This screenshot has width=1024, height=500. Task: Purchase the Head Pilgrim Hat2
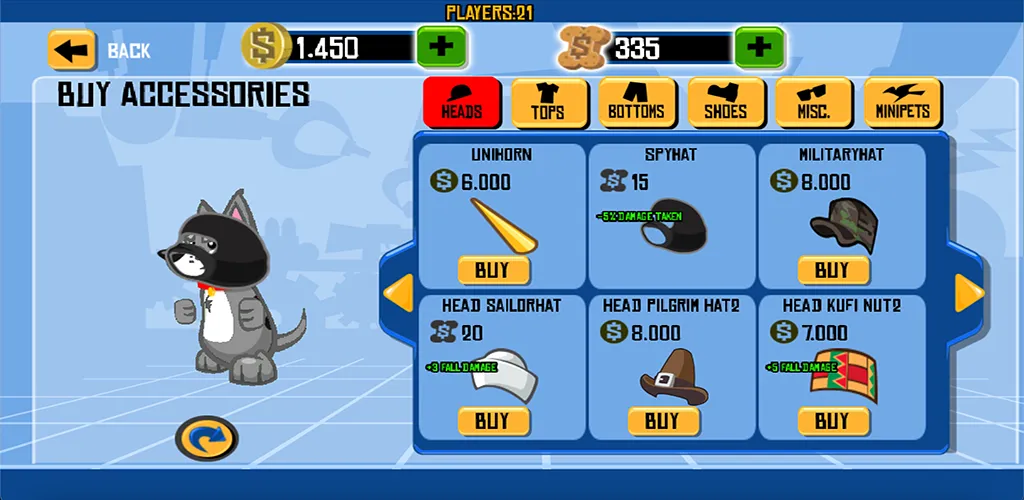(662, 421)
